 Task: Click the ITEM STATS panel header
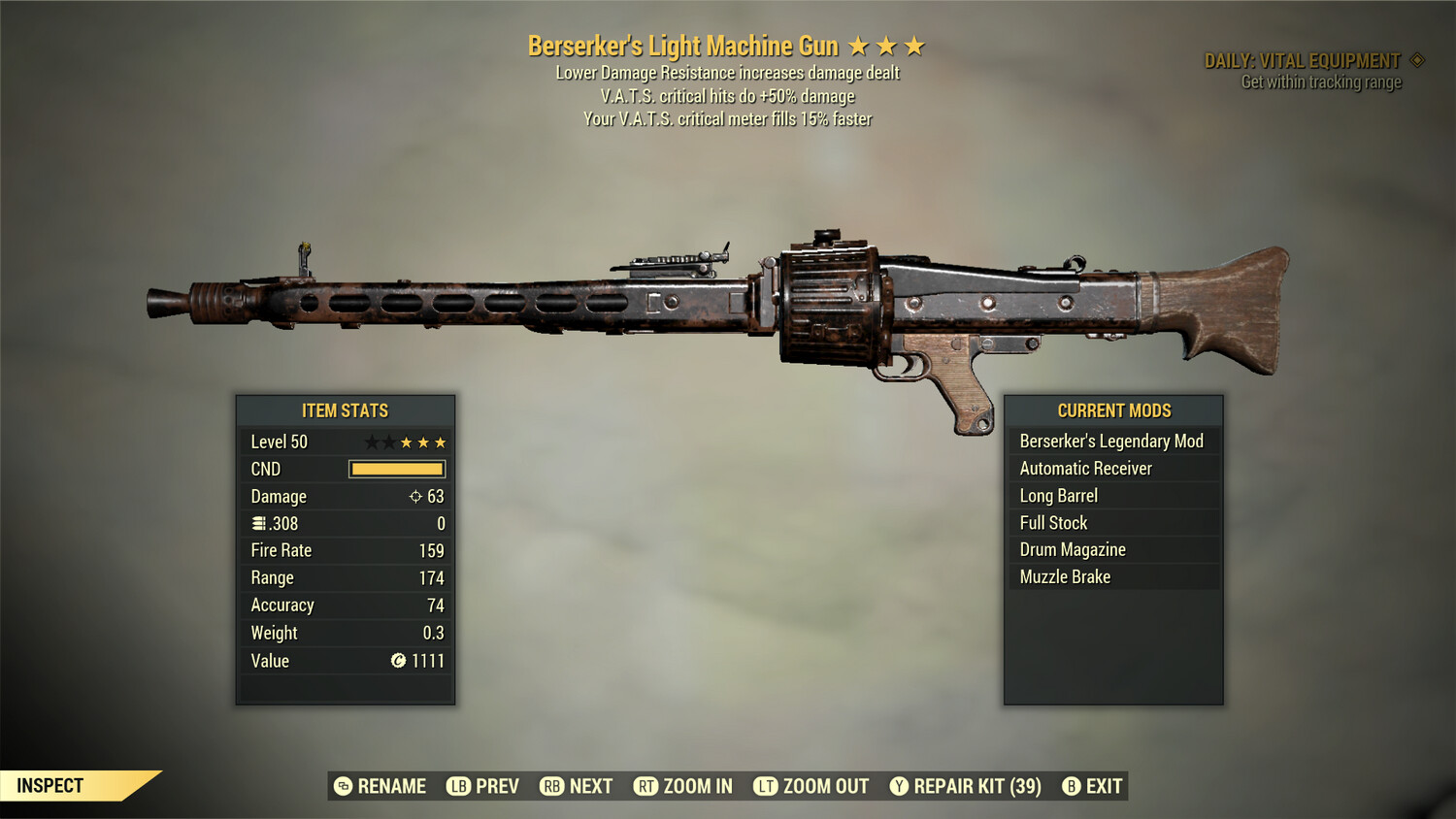point(346,410)
